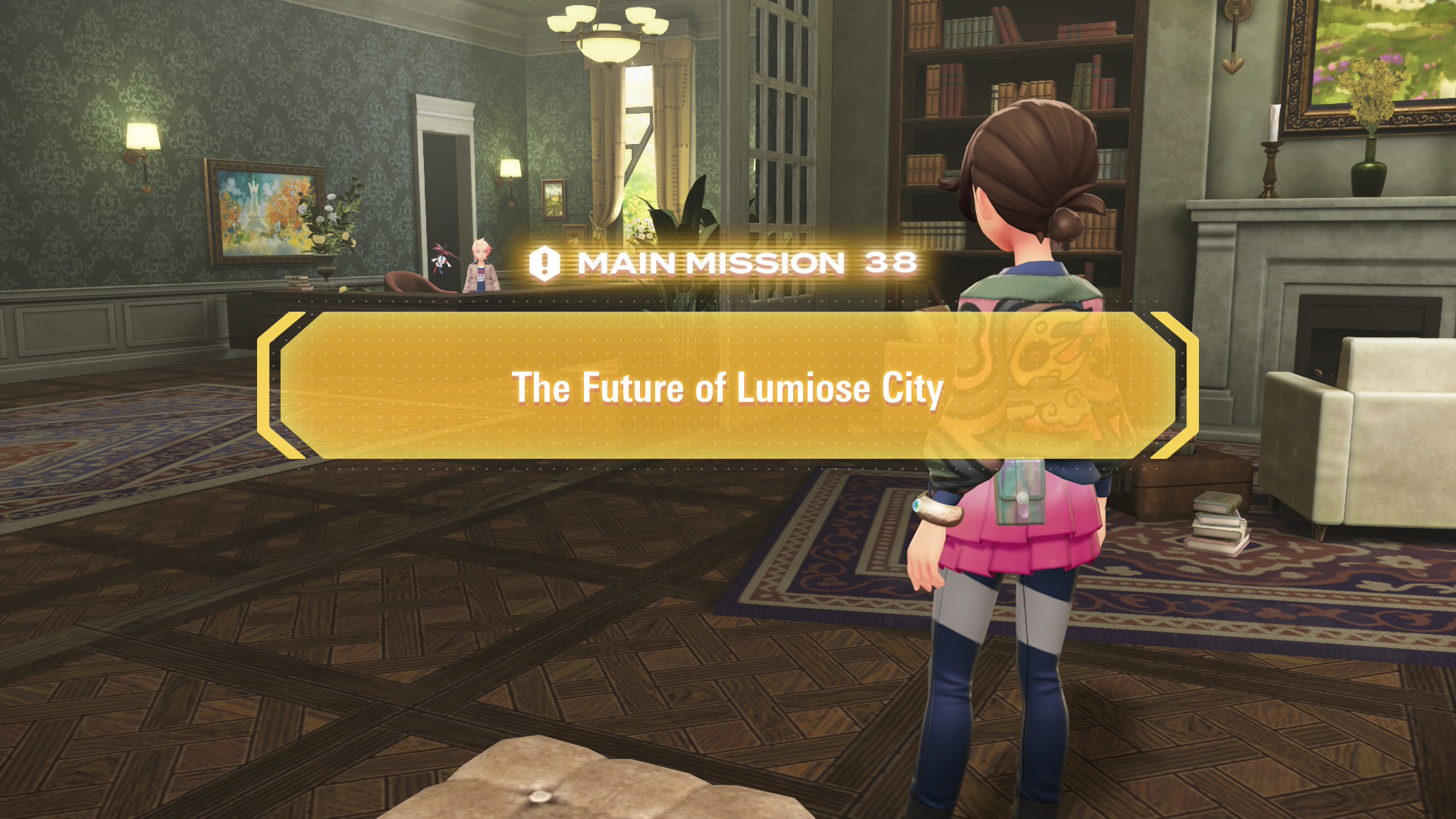The width and height of the screenshot is (1456, 819).
Task: Select the hexagonal alert emblem beside MAIN MISSION
Action: click(544, 264)
